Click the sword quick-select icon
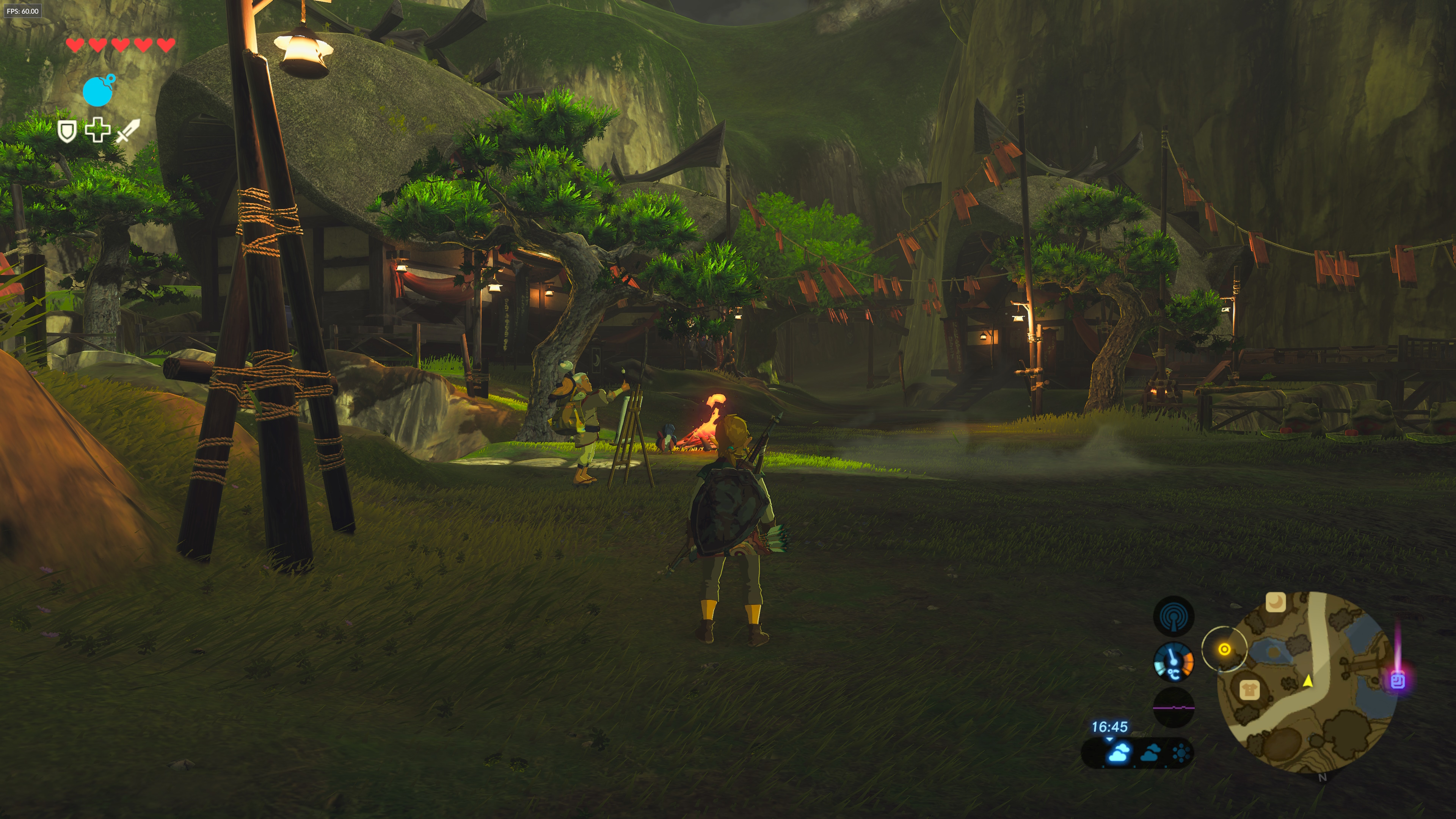The image size is (1456, 819). 128,130
